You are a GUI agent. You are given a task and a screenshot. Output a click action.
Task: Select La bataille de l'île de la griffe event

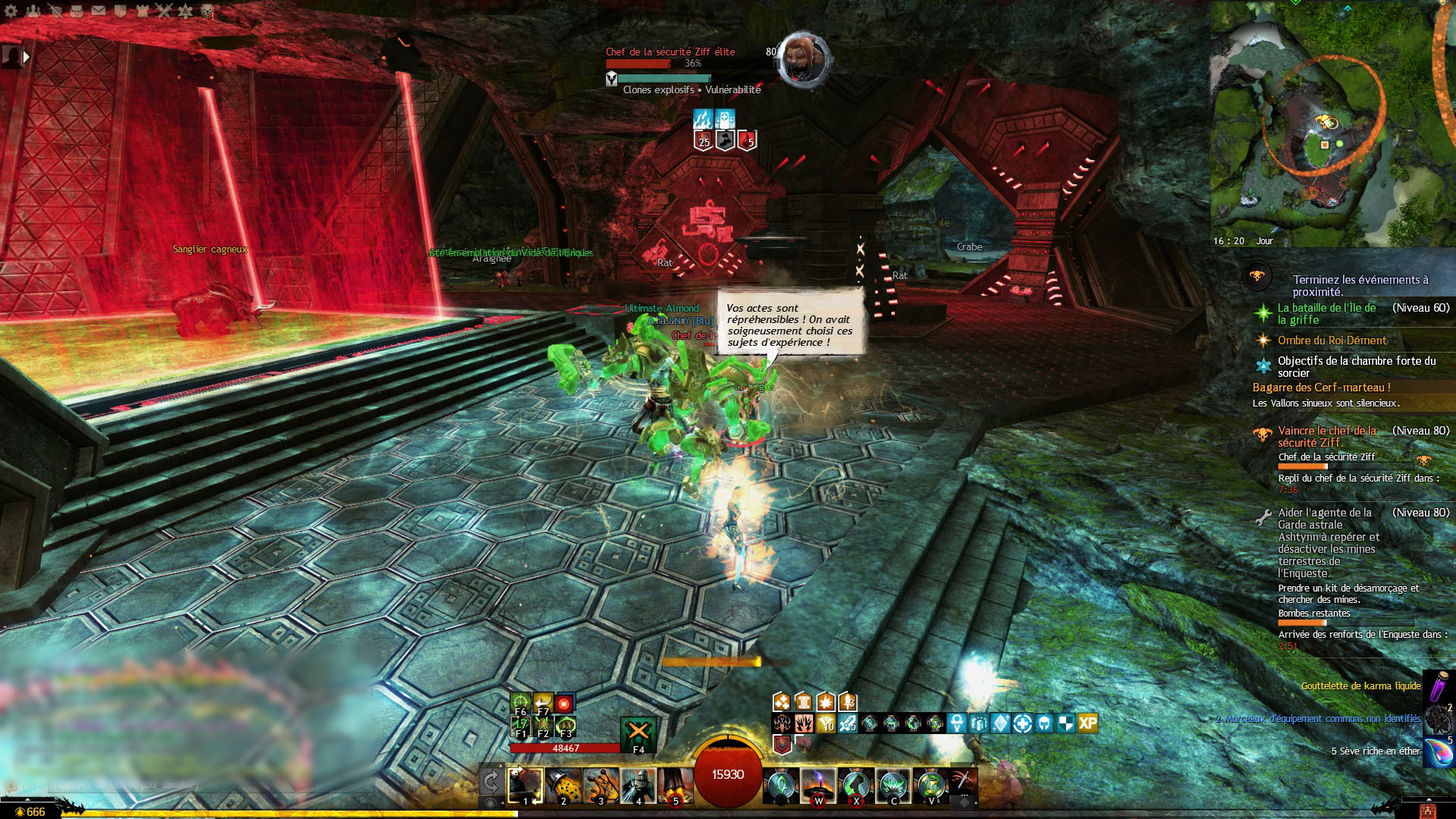[x=1326, y=313]
